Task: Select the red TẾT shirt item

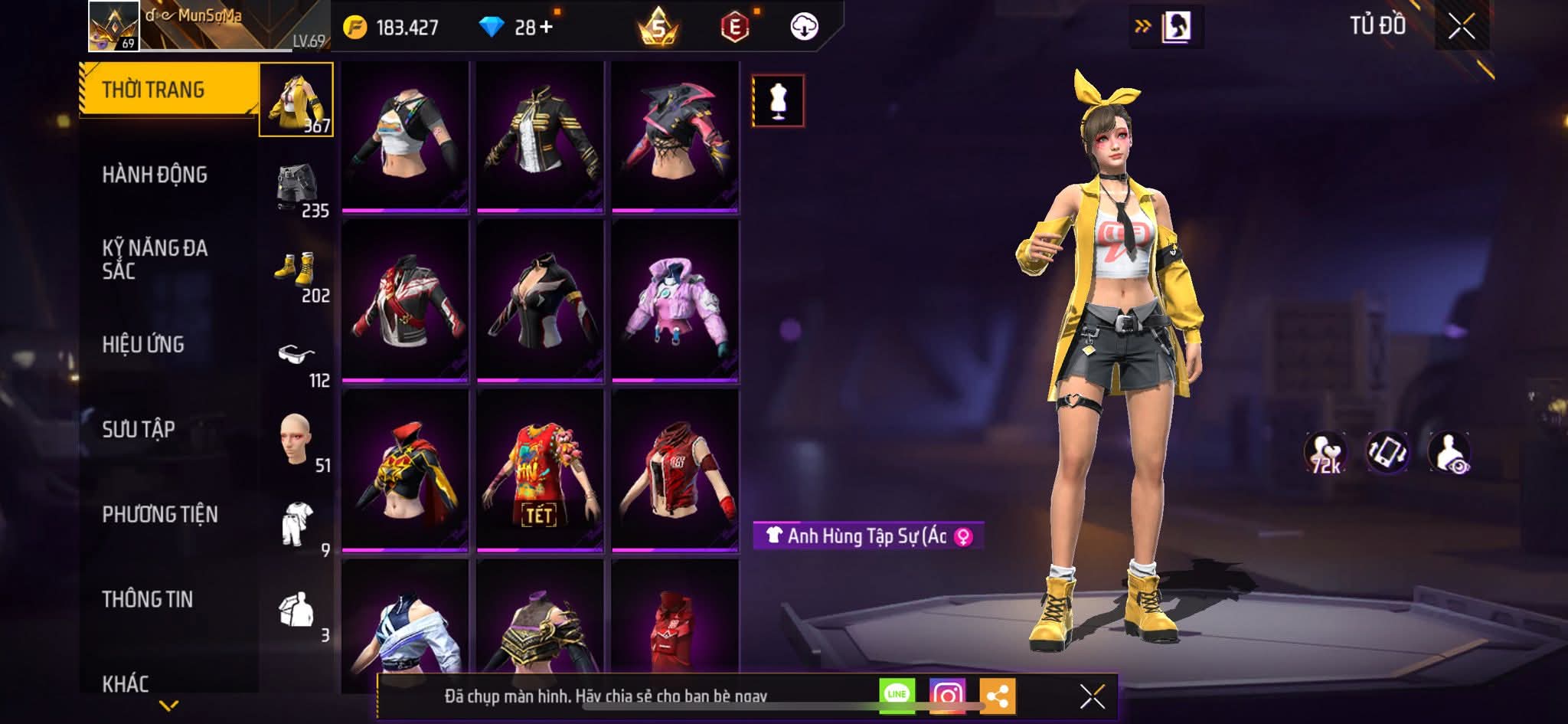Action: tap(540, 471)
